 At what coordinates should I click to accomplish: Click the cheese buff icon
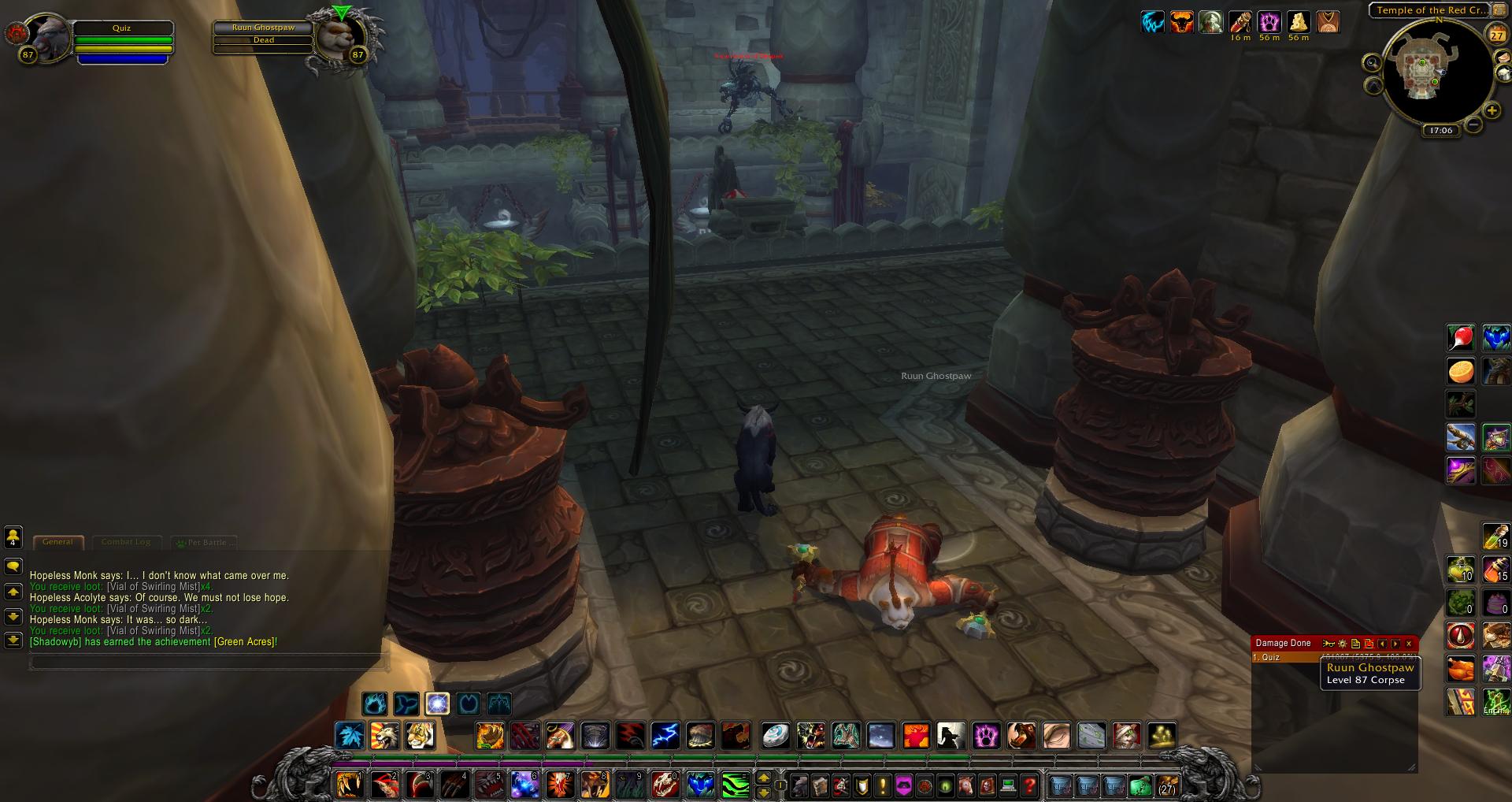1298,22
